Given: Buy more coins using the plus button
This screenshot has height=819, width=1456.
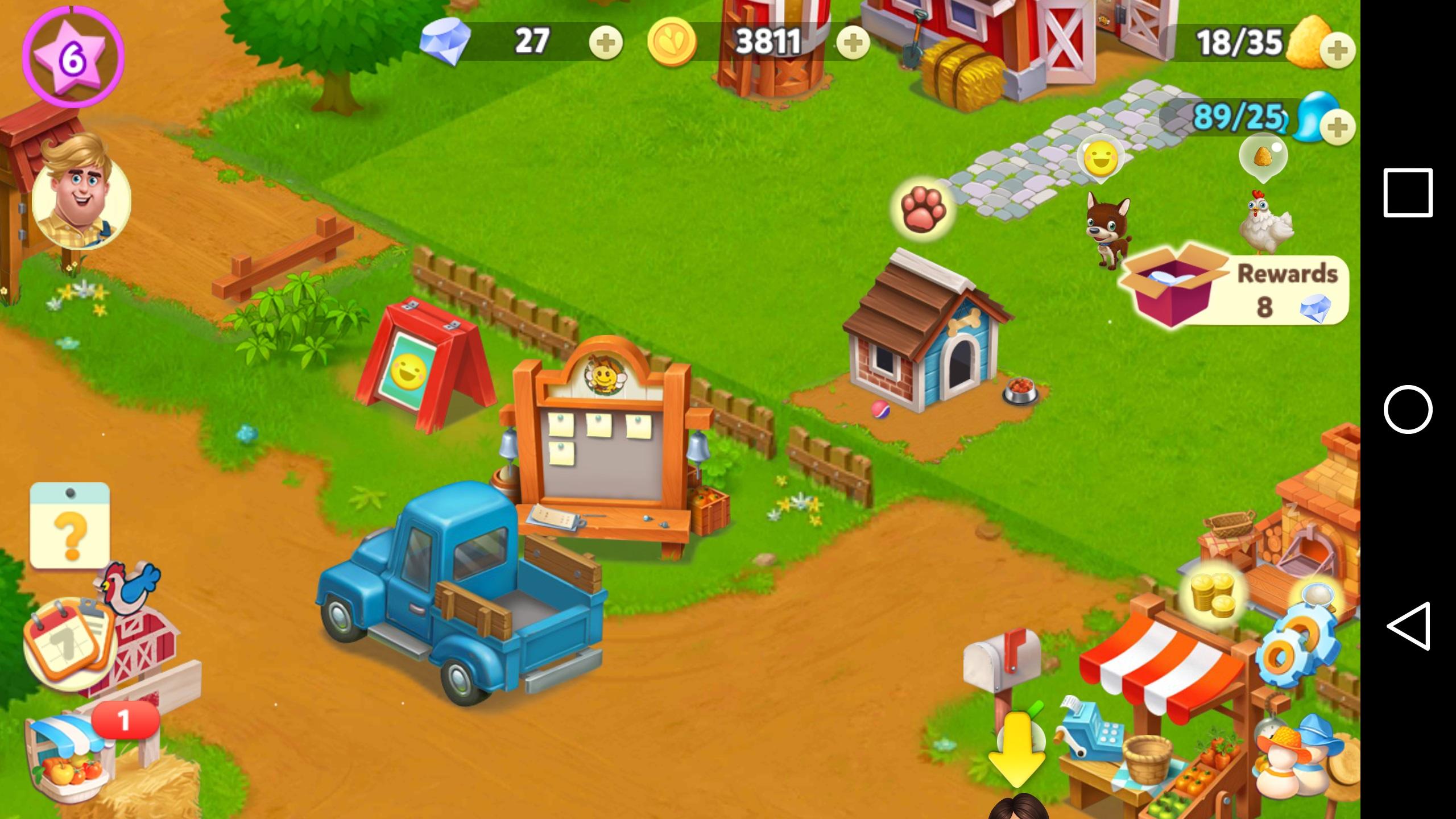Looking at the screenshot, I should click(x=853, y=43).
